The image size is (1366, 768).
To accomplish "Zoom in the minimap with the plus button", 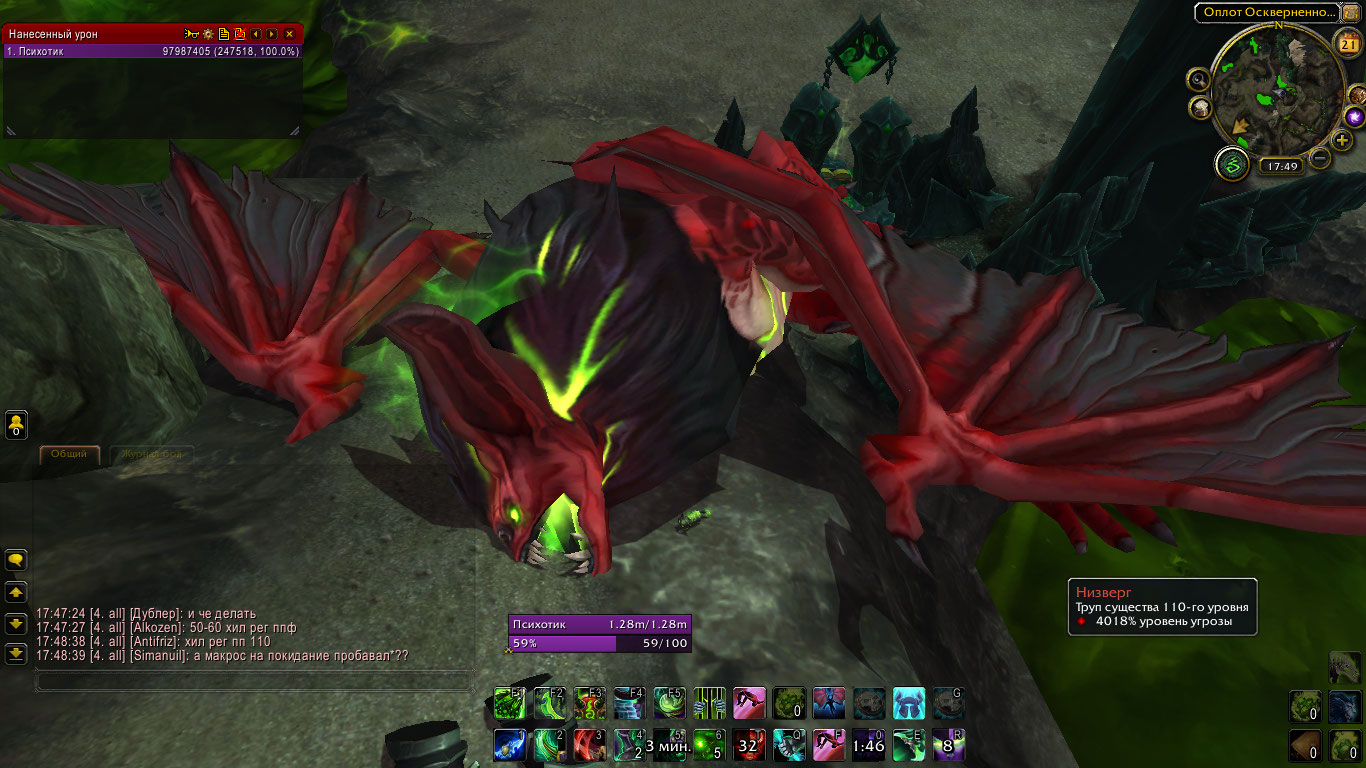I will point(1342,140).
